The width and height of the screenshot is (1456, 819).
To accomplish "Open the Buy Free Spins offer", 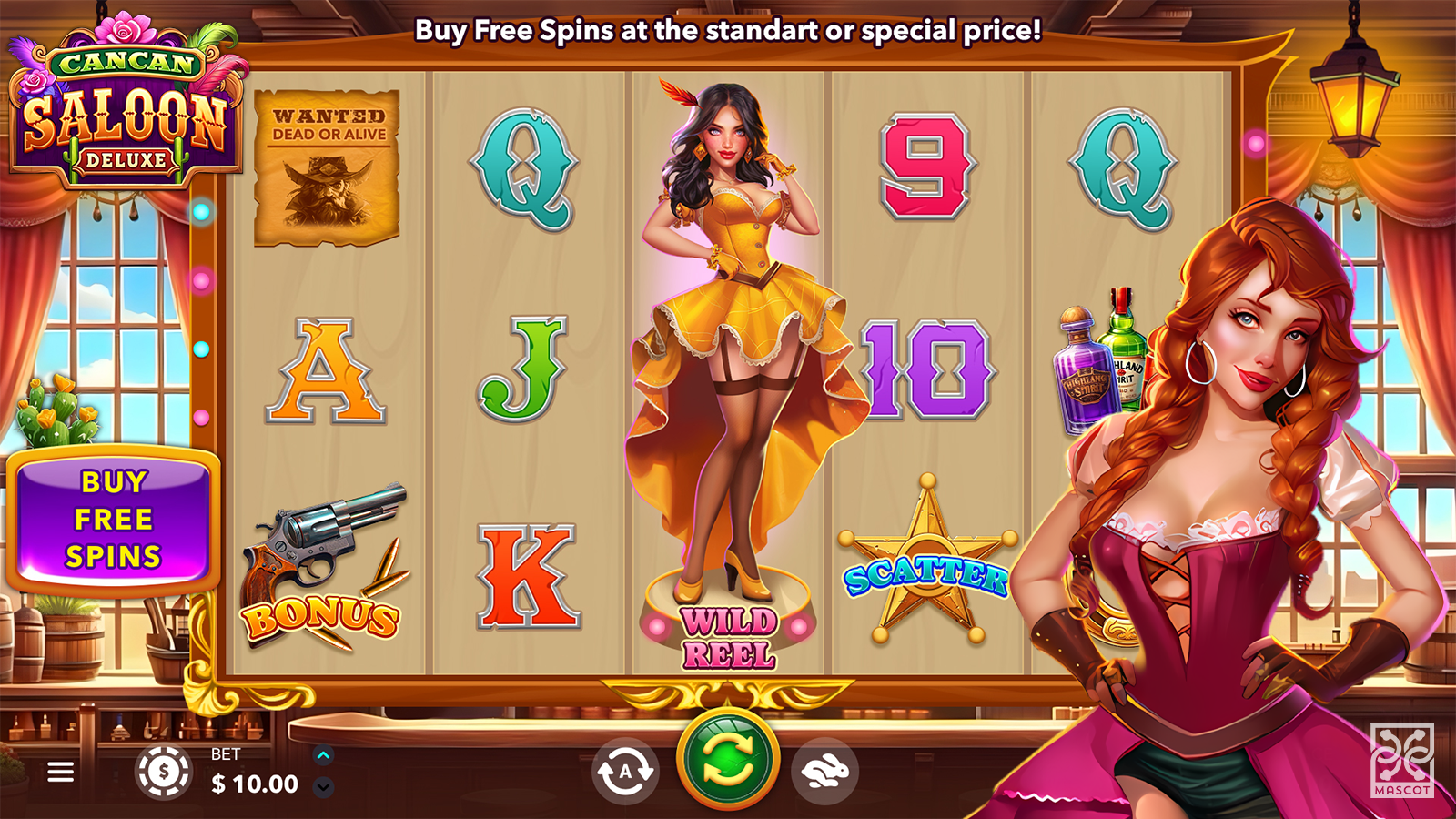I will click(x=113, y=519).
